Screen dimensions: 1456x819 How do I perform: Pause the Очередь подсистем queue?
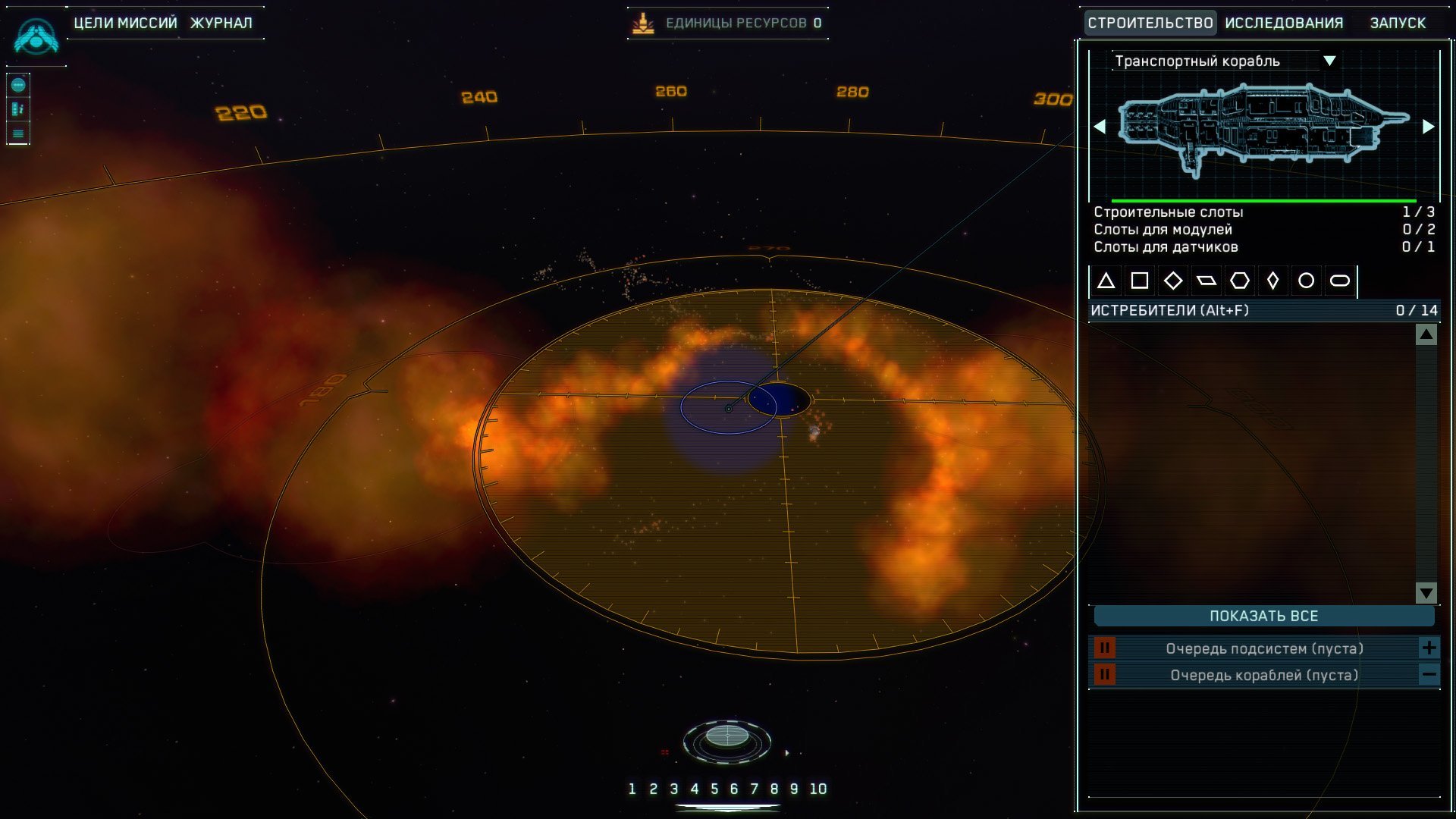click(x=1104, y=648)
